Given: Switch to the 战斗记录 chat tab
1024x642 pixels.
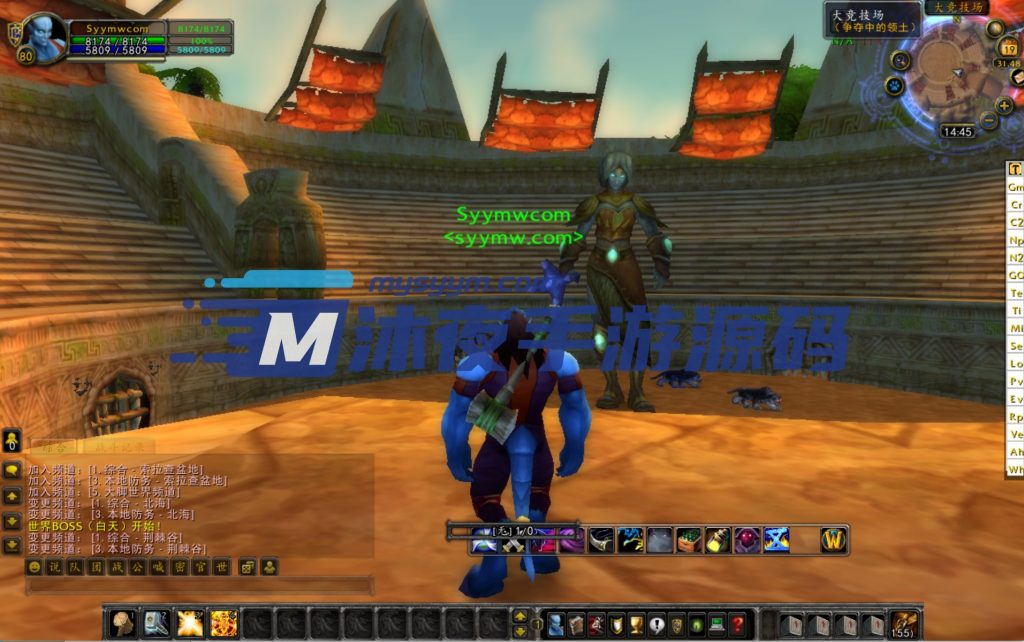Looking at the screenshot, I should pos(118,446).
